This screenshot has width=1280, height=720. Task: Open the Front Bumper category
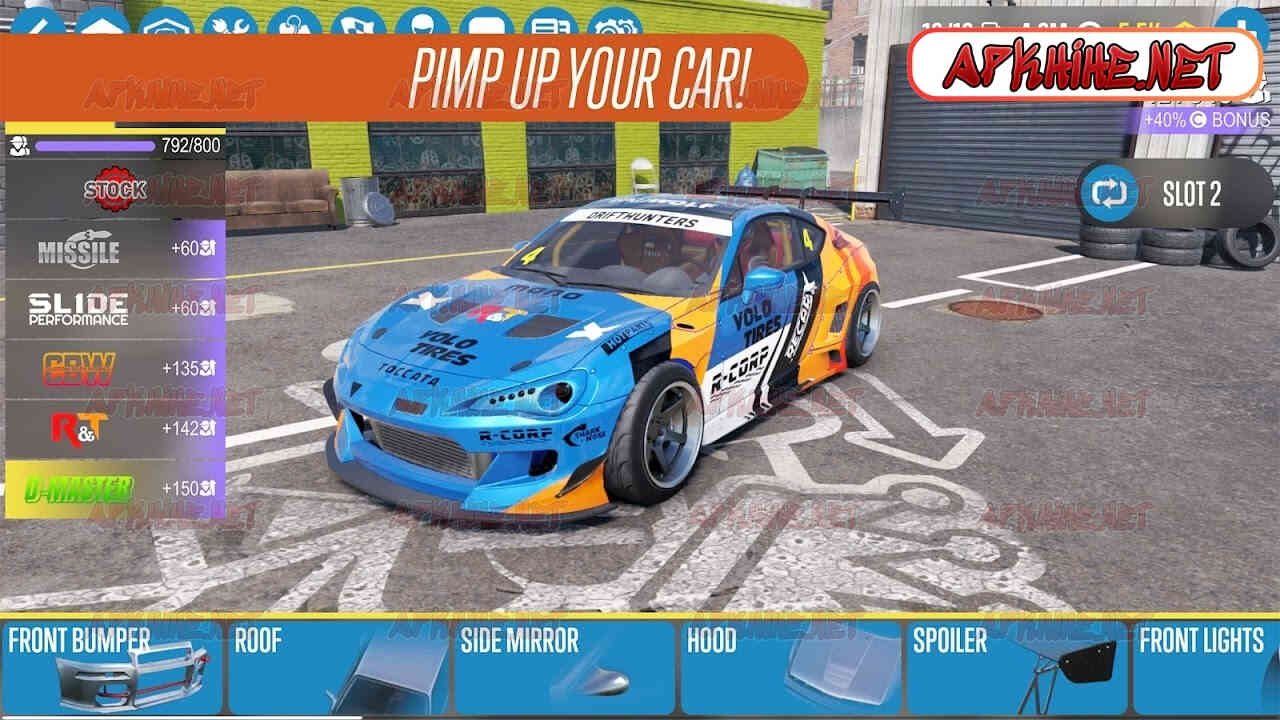click(x=112, y=667)
